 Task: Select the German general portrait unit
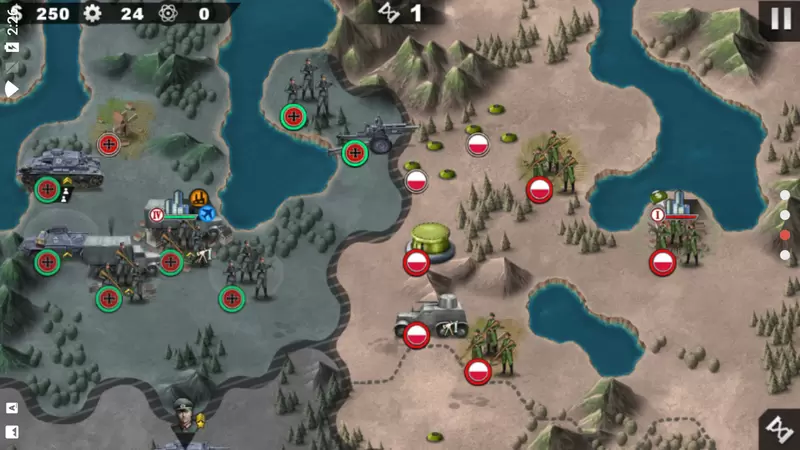(x=186, y=412)
